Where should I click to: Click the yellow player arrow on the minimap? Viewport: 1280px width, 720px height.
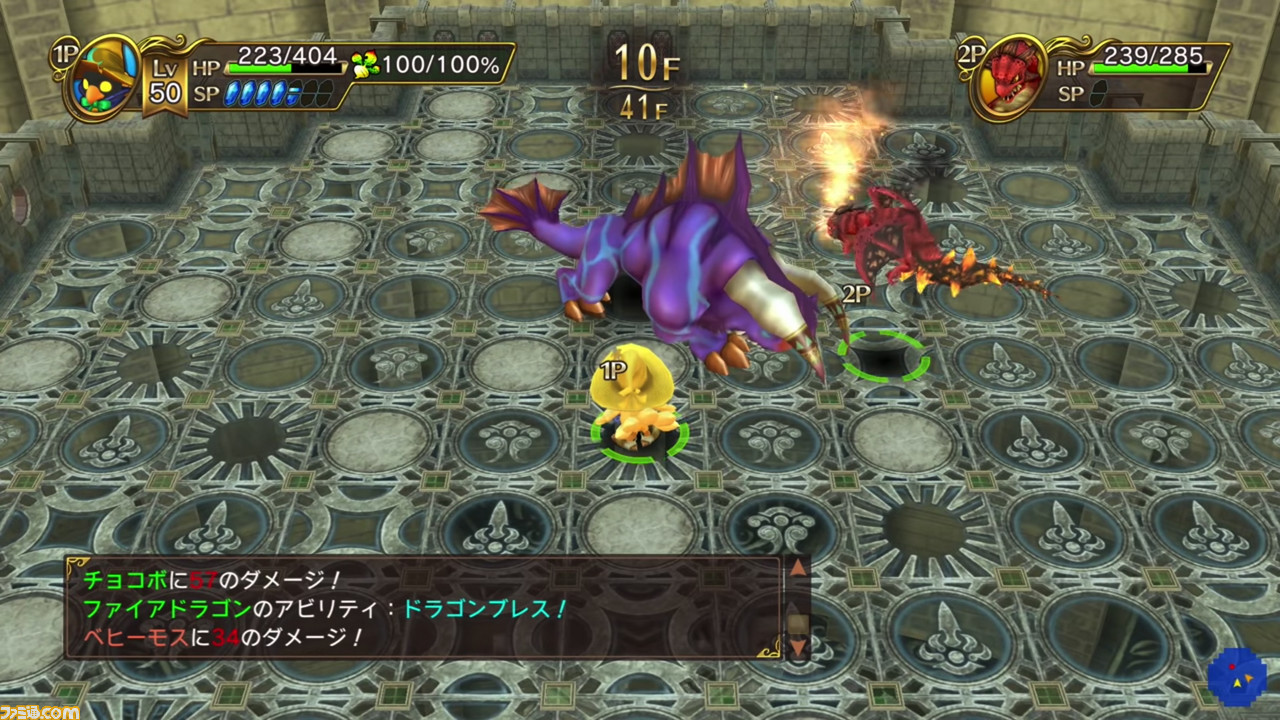(1237, 683)
